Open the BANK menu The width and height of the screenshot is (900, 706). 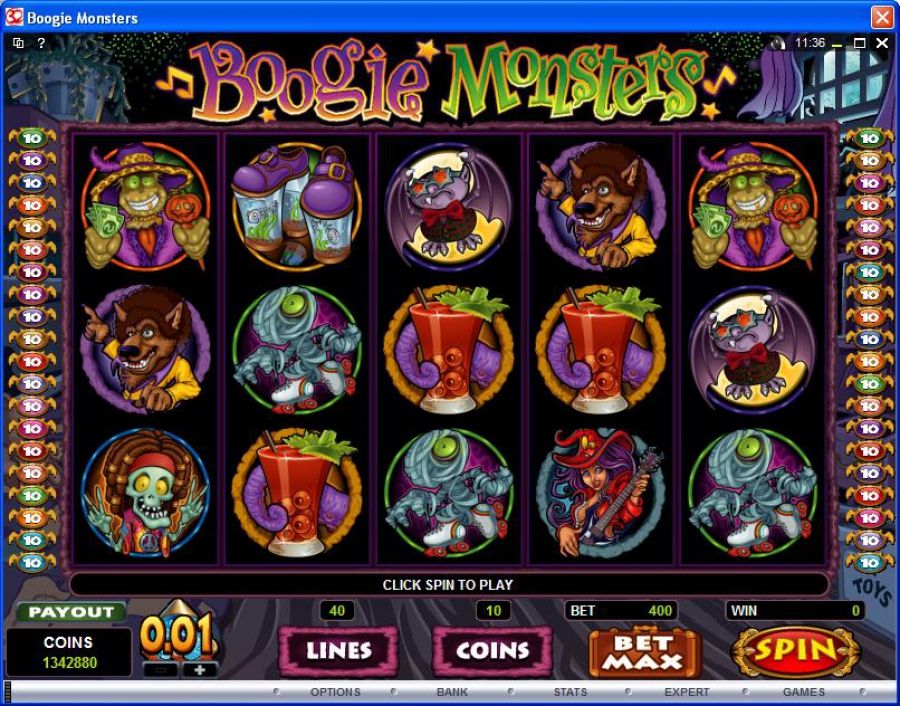[452, 692]
